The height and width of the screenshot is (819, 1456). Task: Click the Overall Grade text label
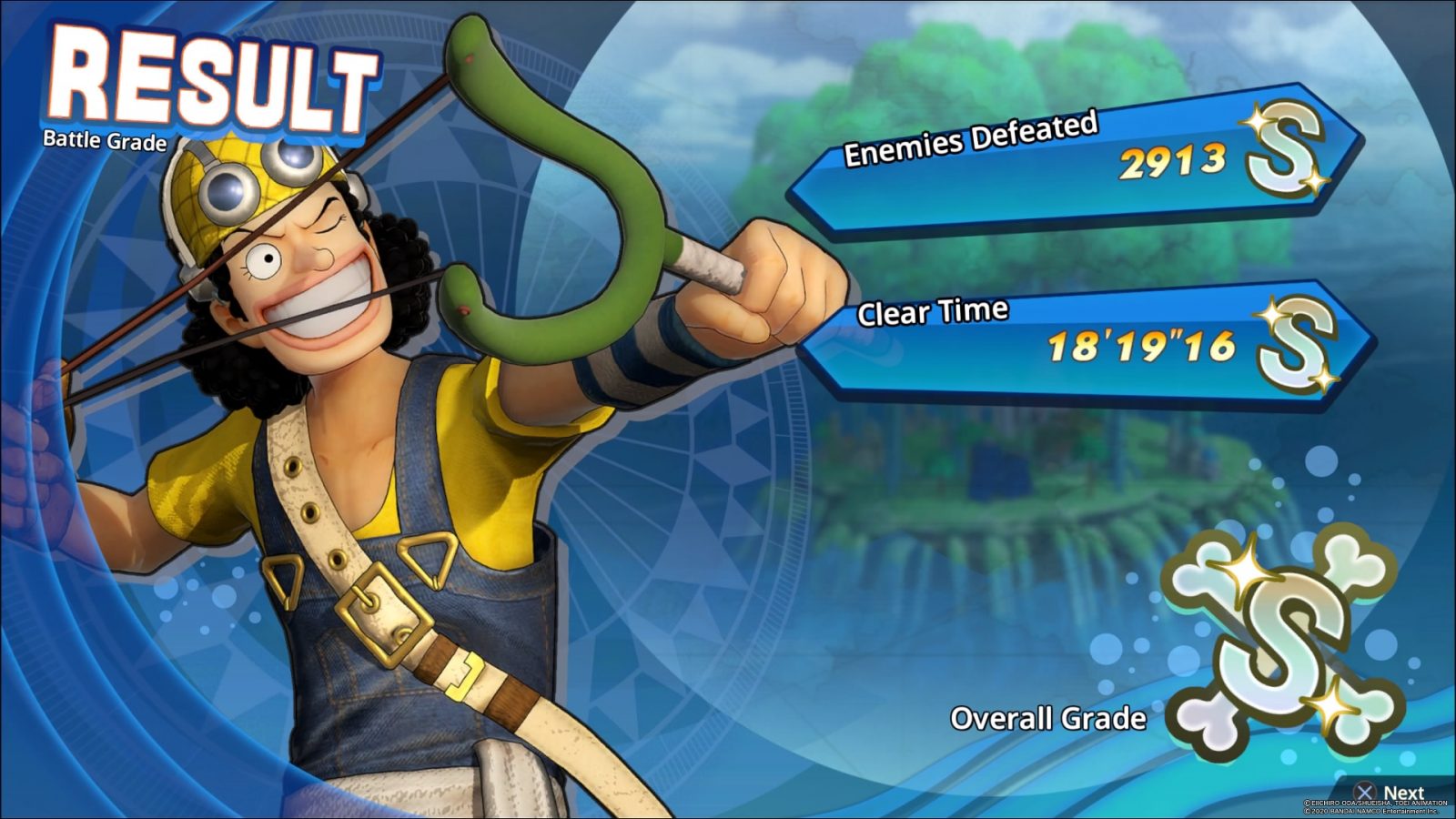point(1048,718)
